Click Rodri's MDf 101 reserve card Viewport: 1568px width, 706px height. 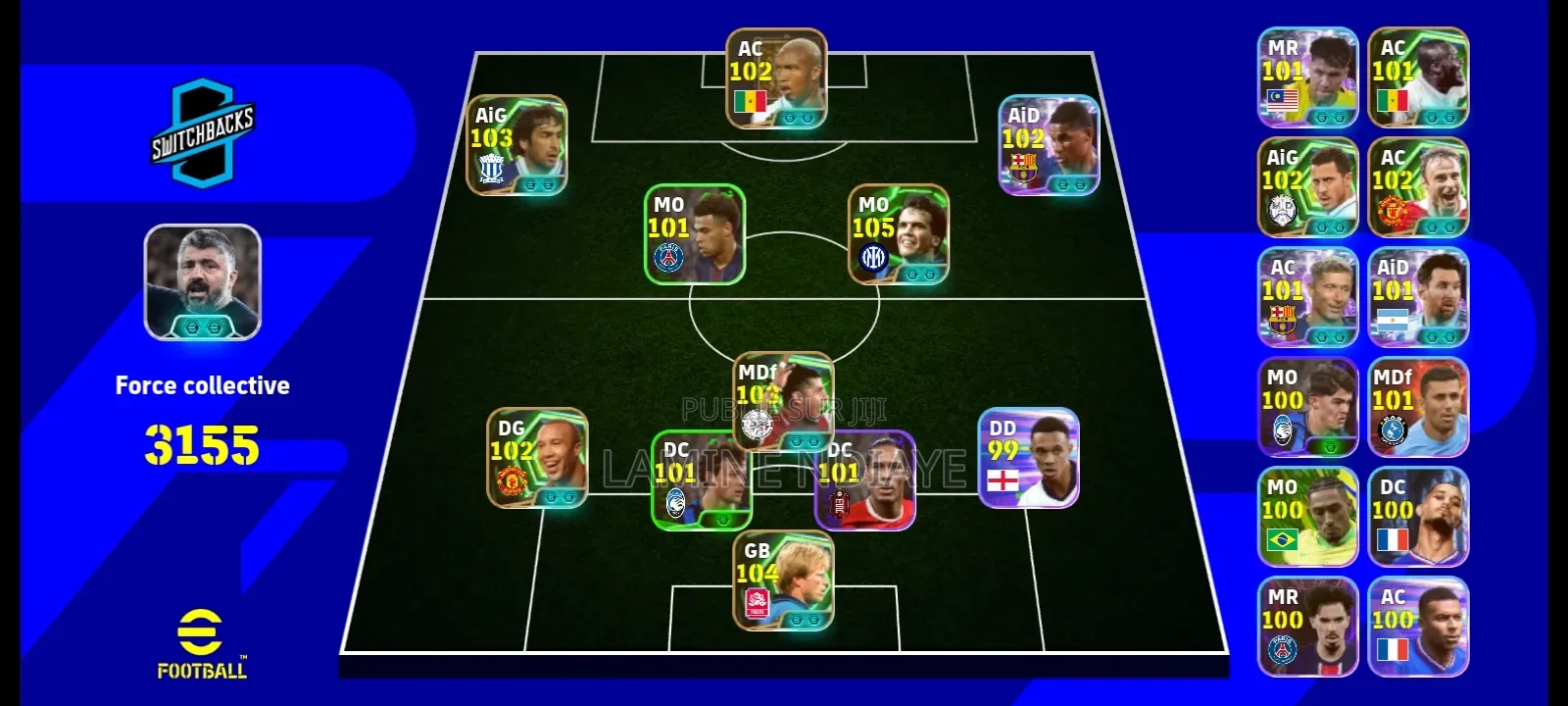pos(1419,407)
